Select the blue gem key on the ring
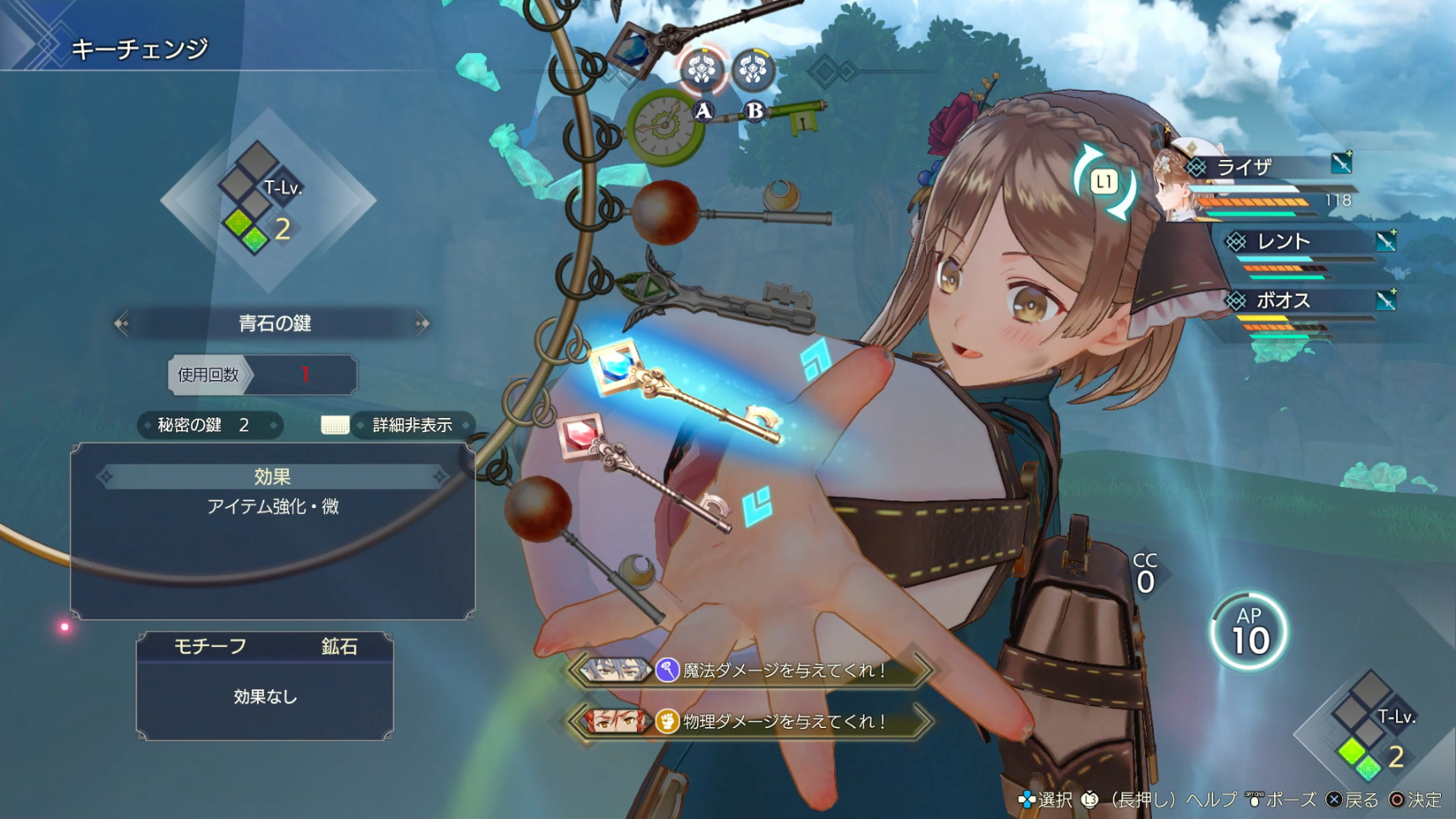This screenshot has width=1456, height=819. pyautogui.click(x=682, y=392)
